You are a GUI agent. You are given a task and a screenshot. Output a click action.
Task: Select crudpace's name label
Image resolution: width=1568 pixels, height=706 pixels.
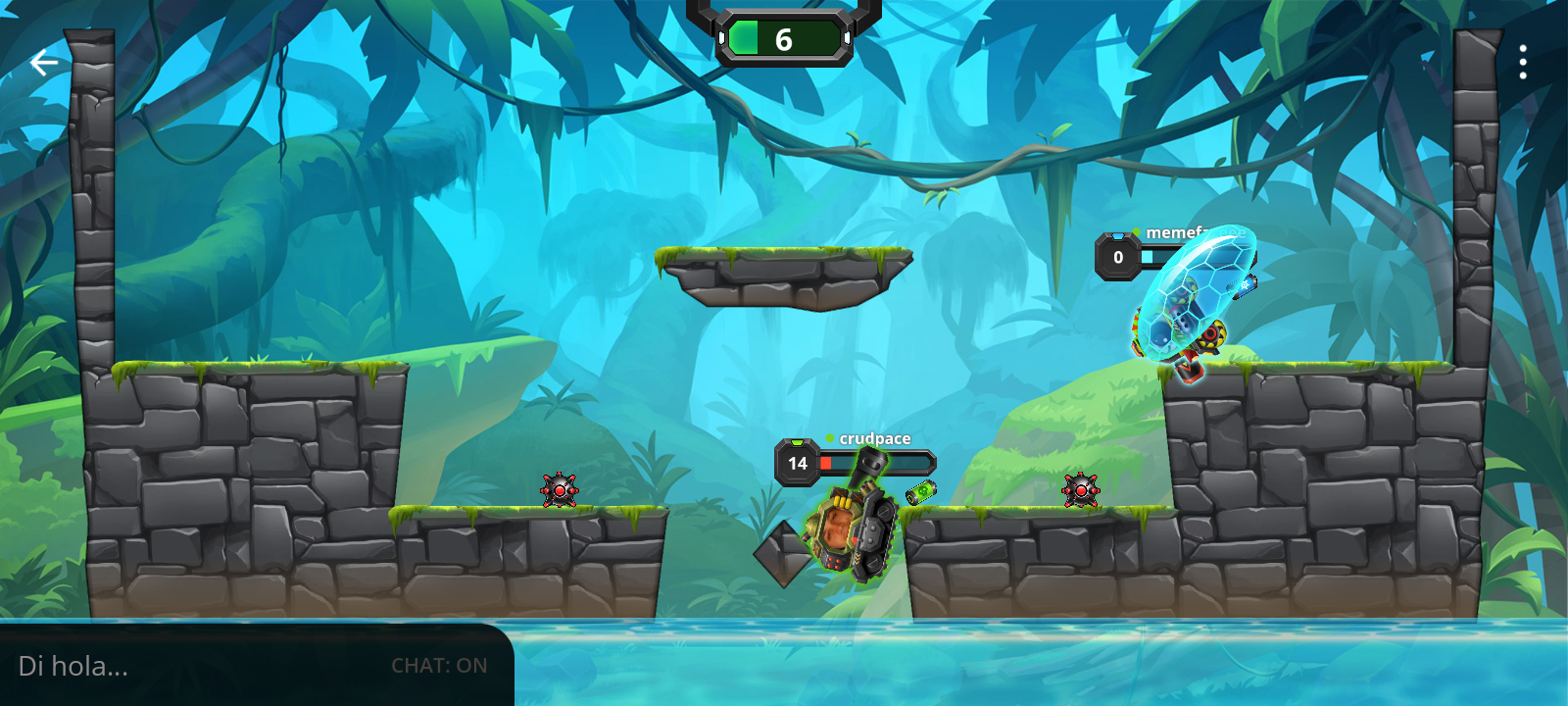(x=875, y=438)
